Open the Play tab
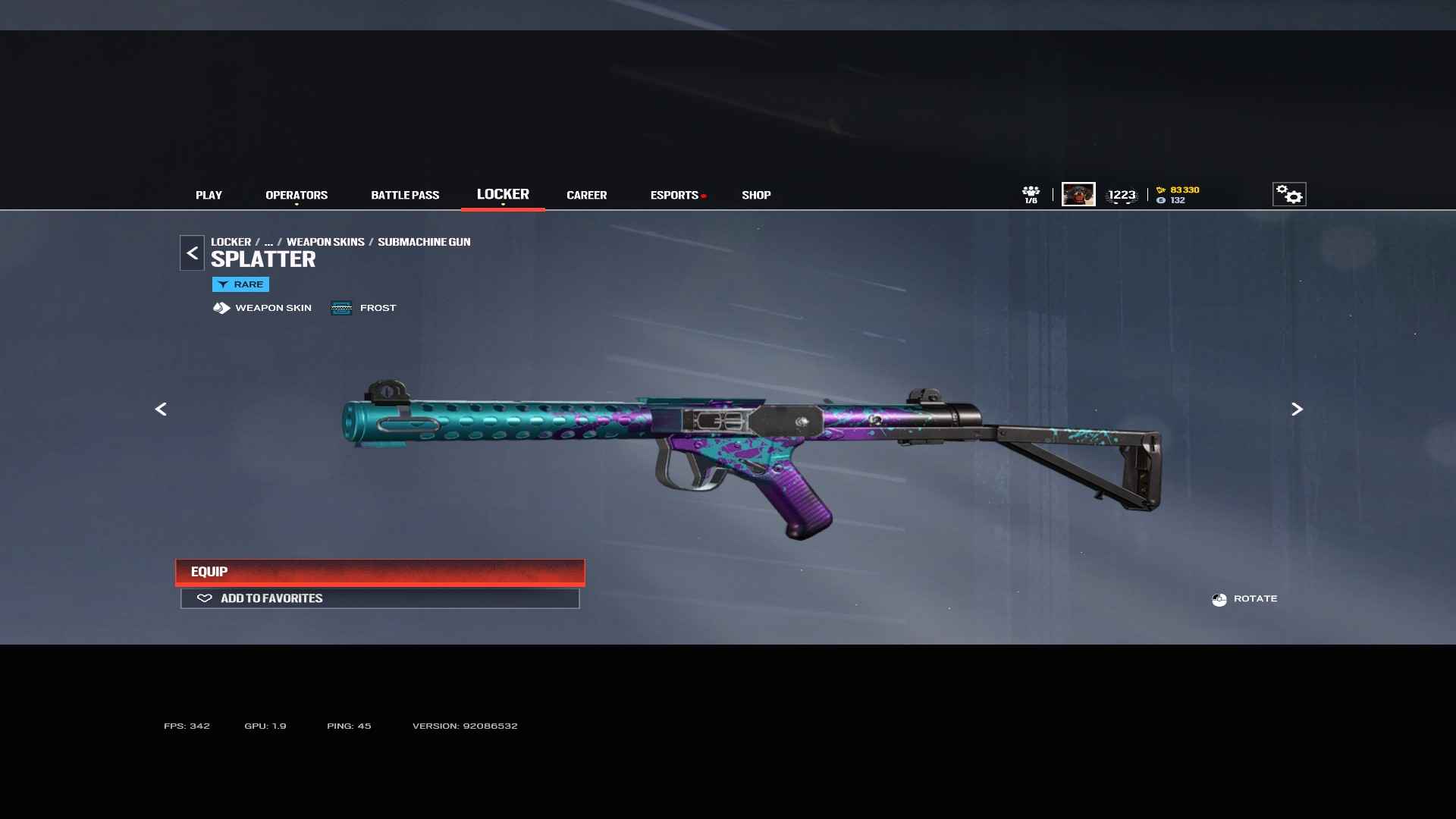The image size is (1456, 819). click(209, 195)
